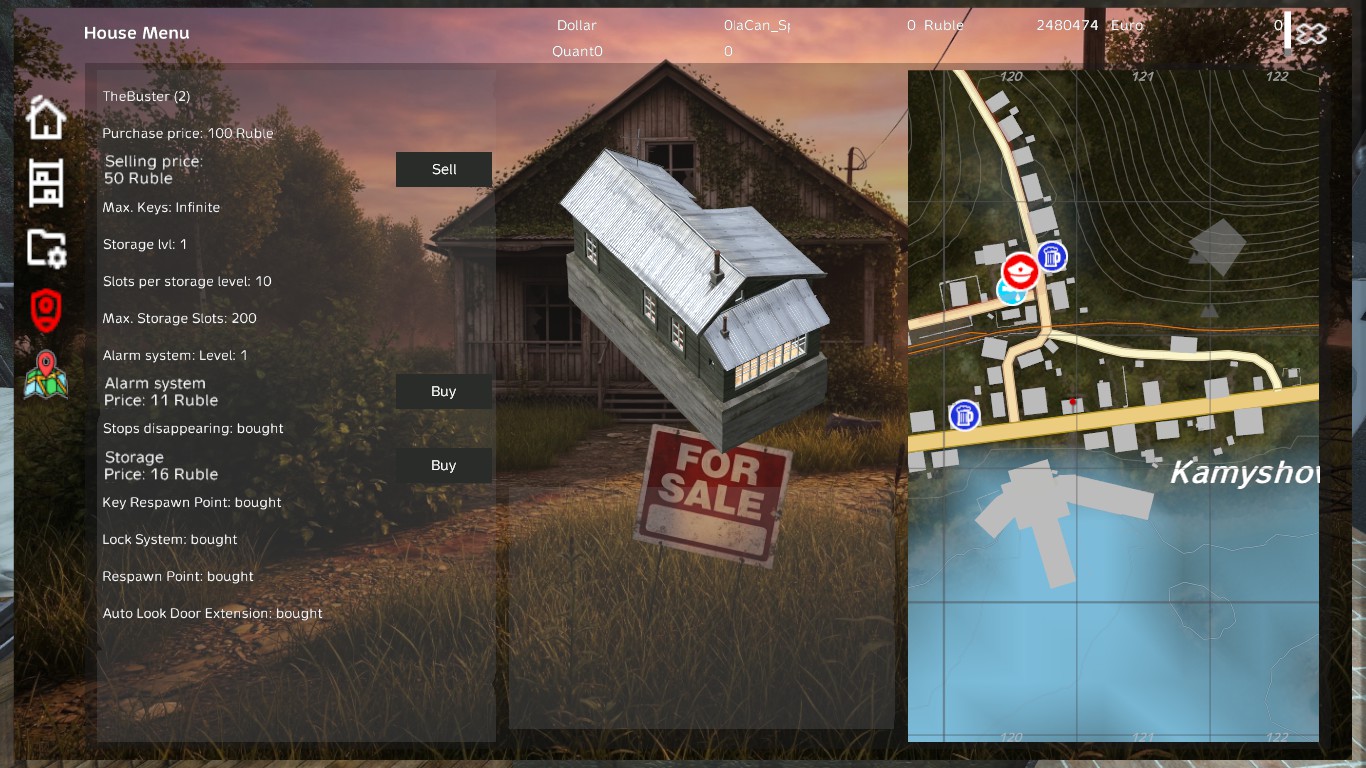Select the red circular marker on the map

click(1018, 271)
